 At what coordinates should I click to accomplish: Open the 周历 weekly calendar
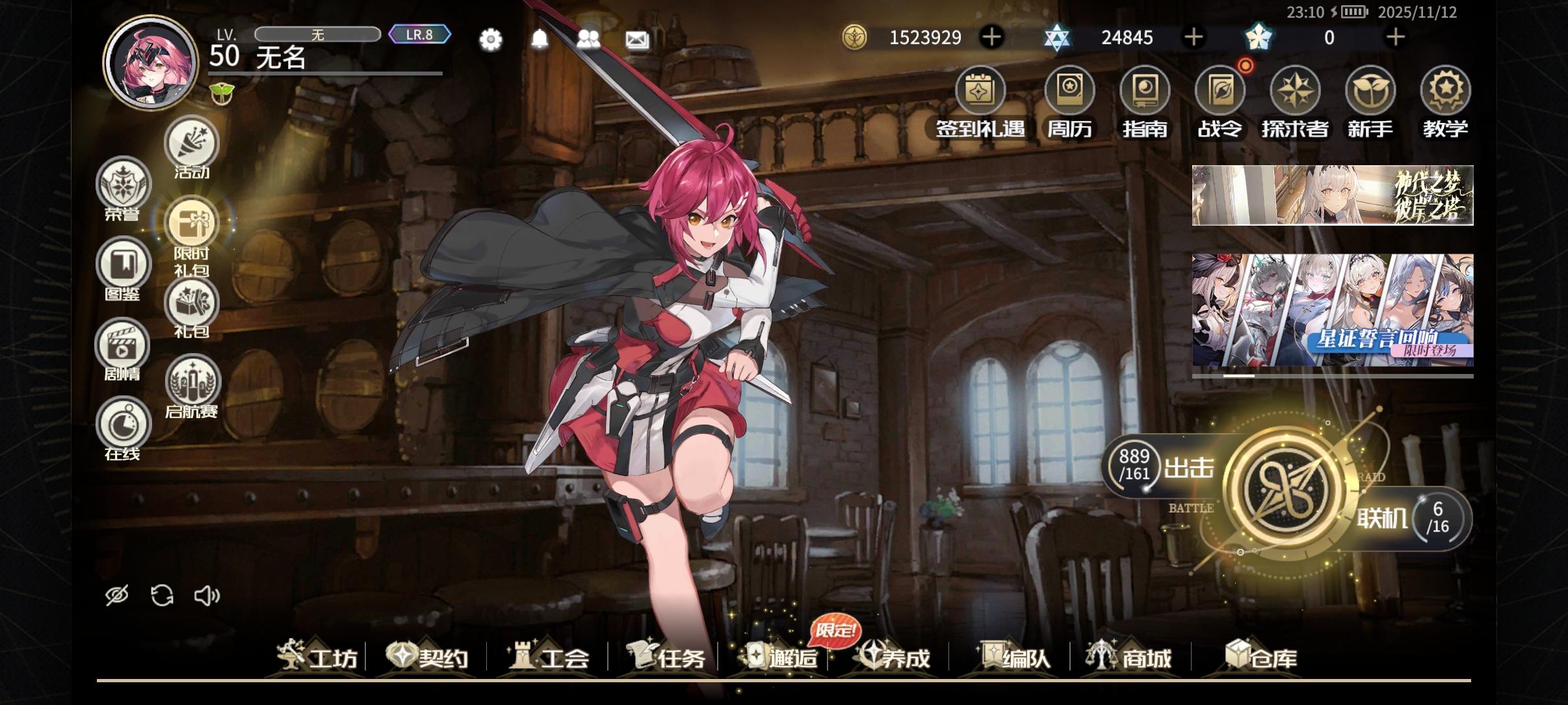[1069, 91]
